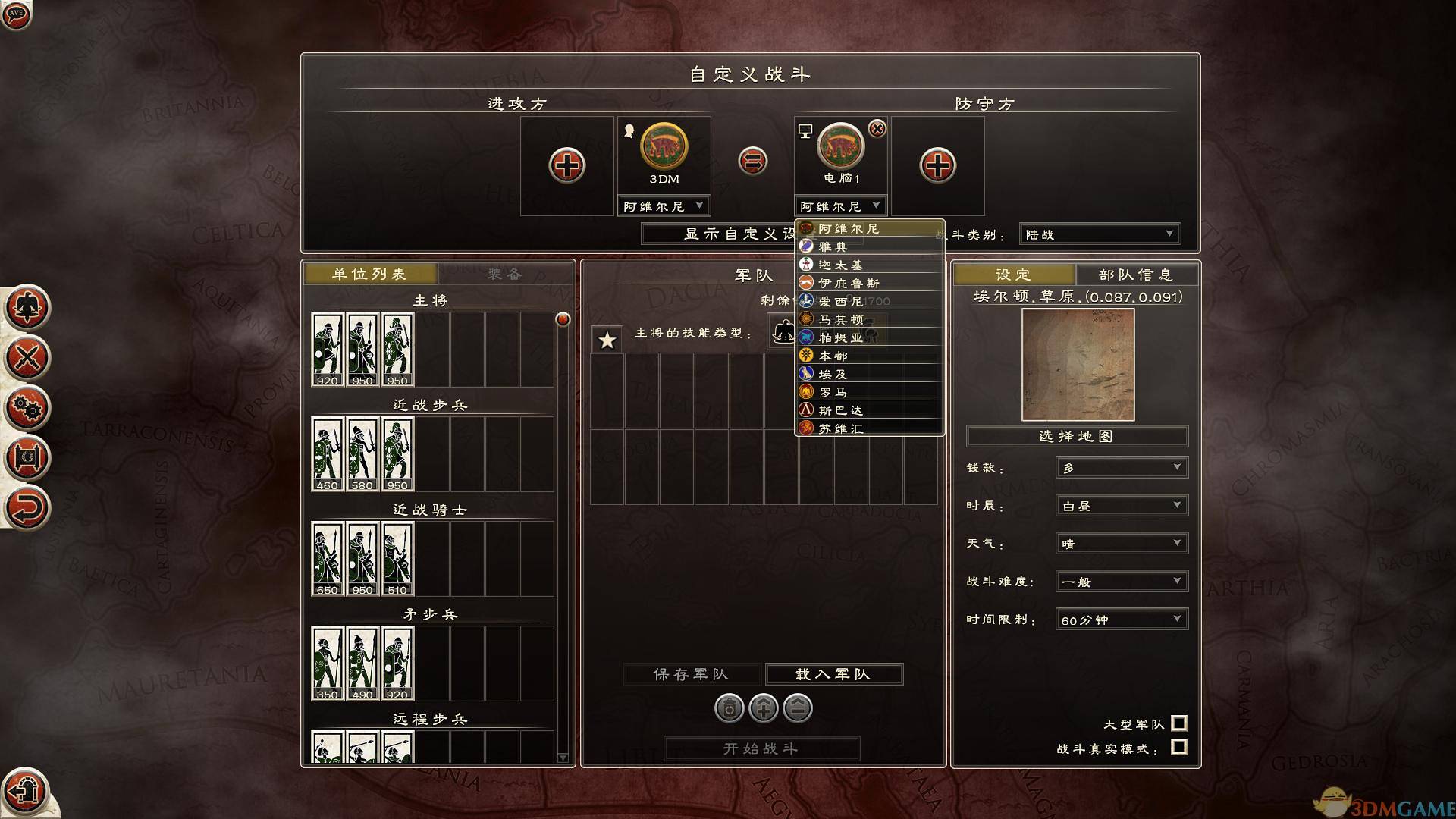The image size is (1456, 819).
Task: Click the swap teams icon between players
Action: [752, 162]
